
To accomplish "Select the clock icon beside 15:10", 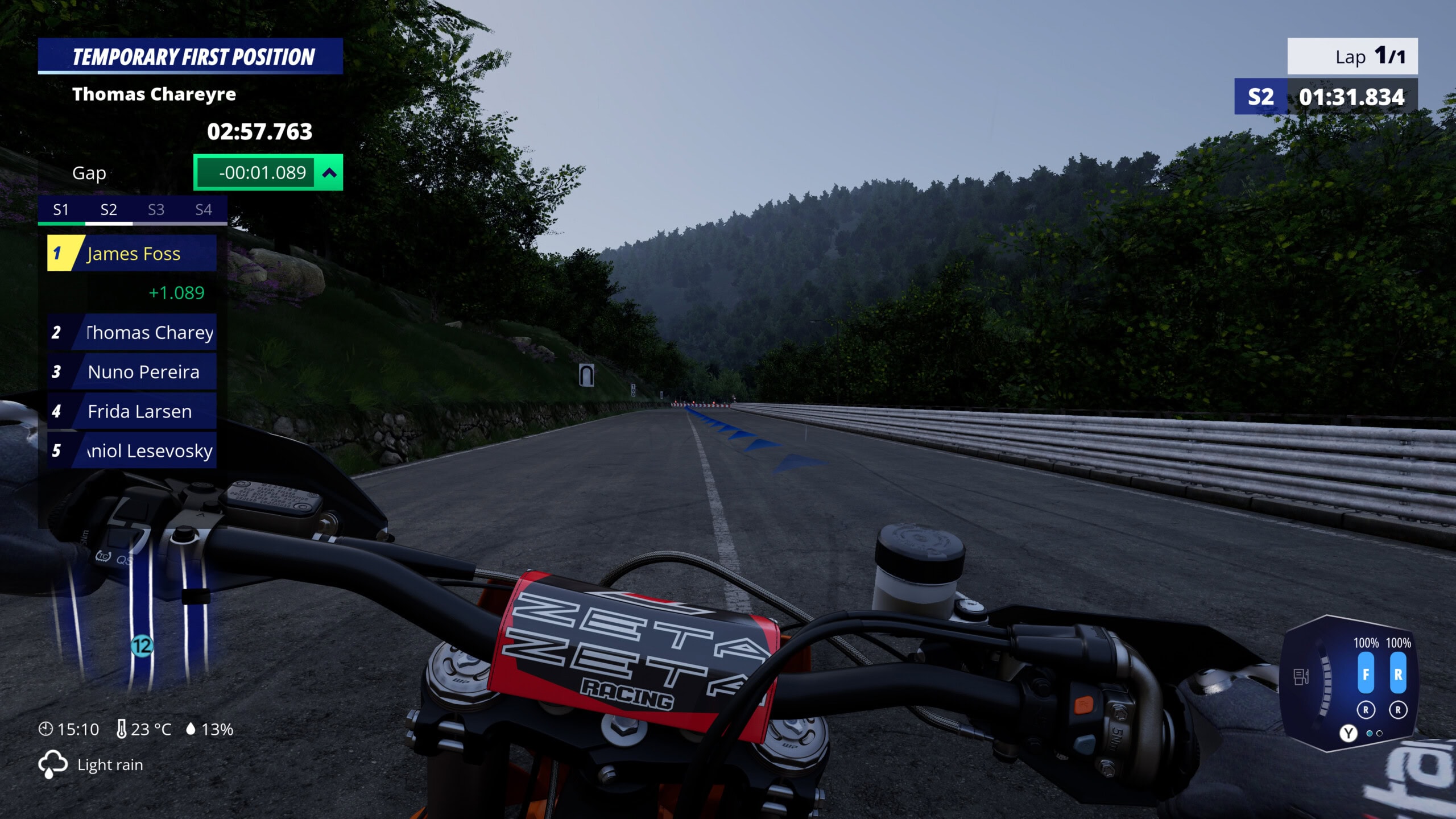I will click(47, 729).
